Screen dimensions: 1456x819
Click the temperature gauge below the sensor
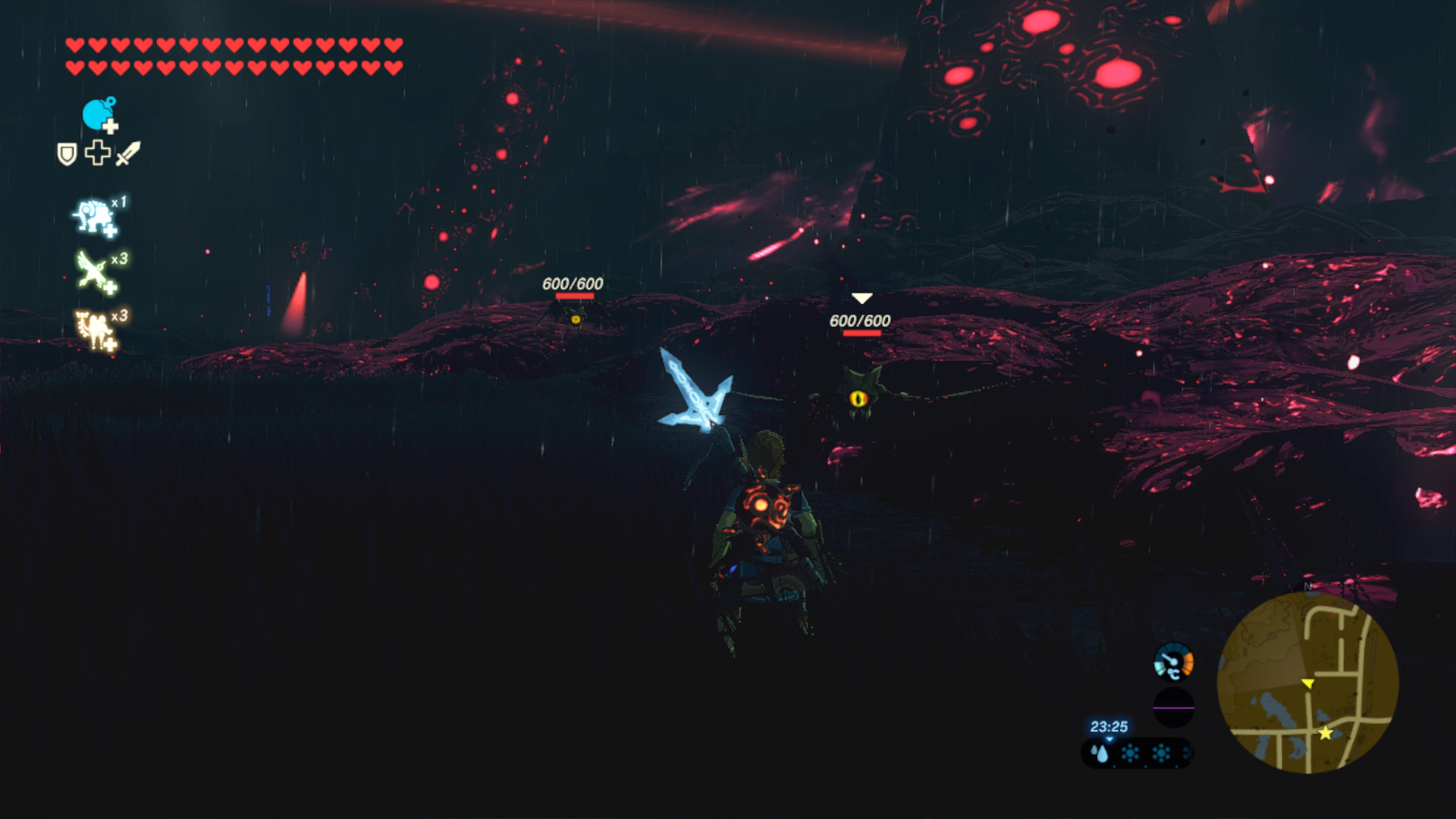1173,708
